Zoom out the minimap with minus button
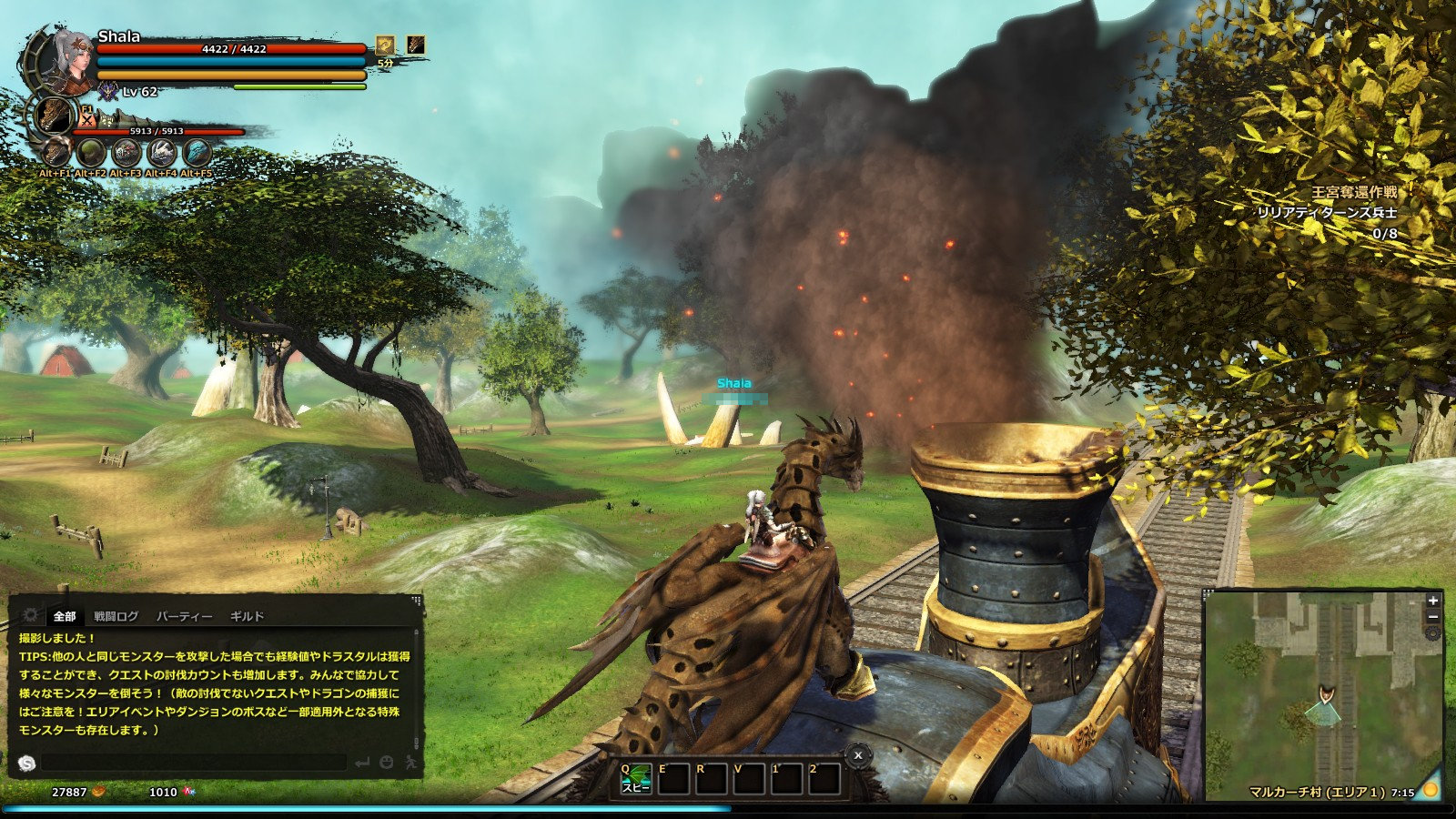 1433,617
